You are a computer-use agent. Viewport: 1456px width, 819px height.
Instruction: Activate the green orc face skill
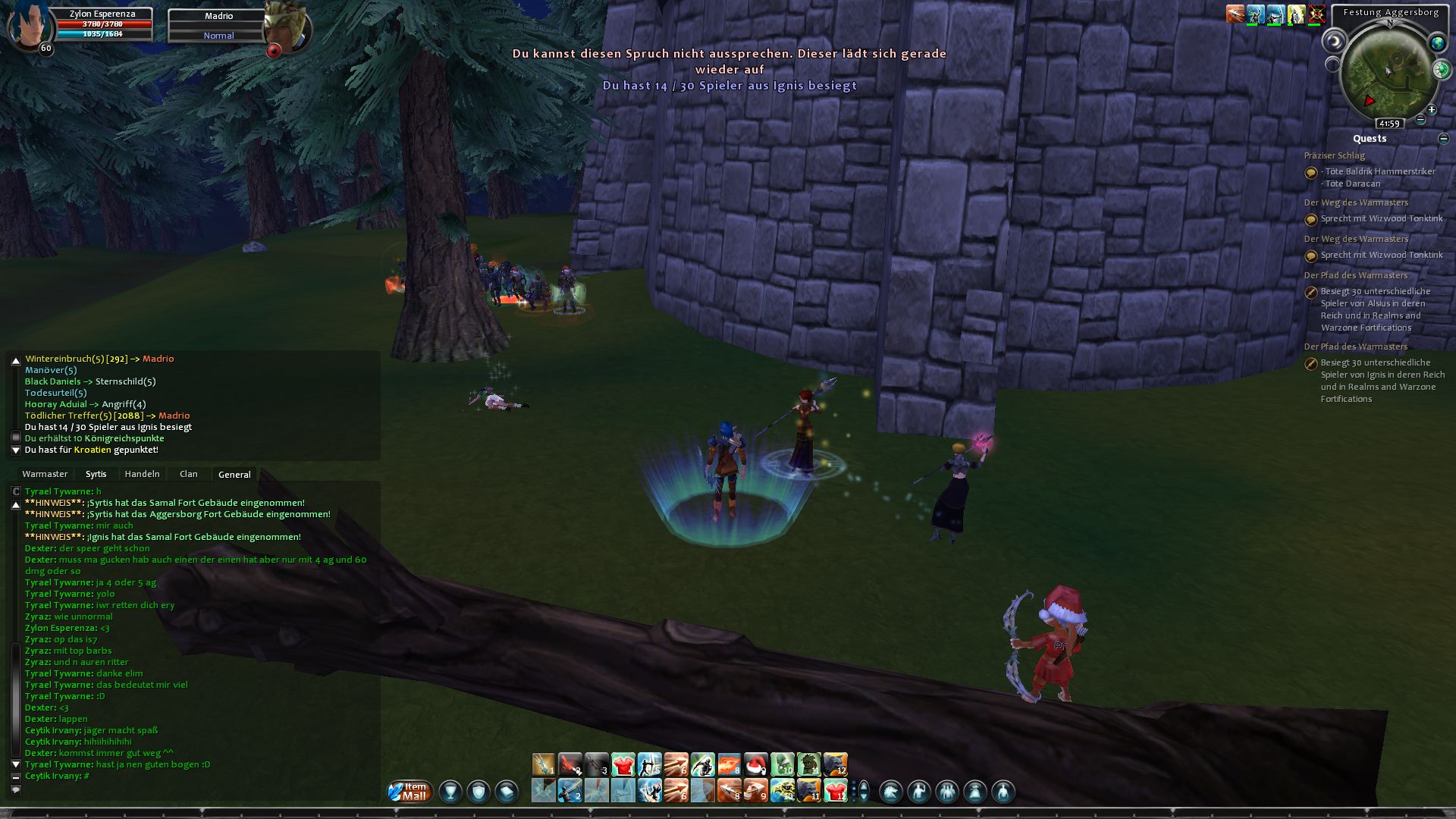point(808,764)
